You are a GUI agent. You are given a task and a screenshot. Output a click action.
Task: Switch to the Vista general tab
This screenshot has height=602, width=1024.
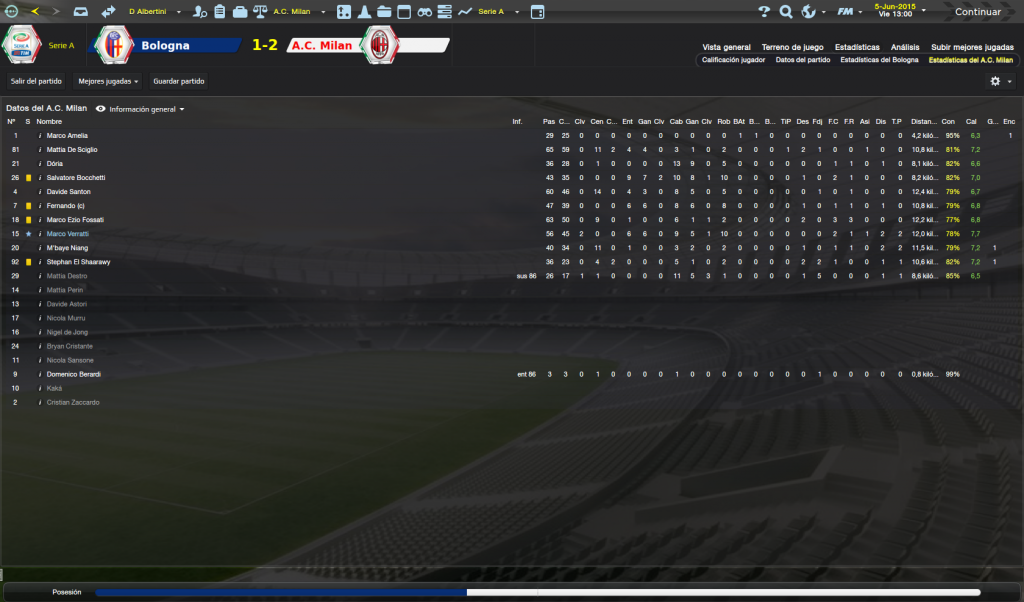point(726,47)
